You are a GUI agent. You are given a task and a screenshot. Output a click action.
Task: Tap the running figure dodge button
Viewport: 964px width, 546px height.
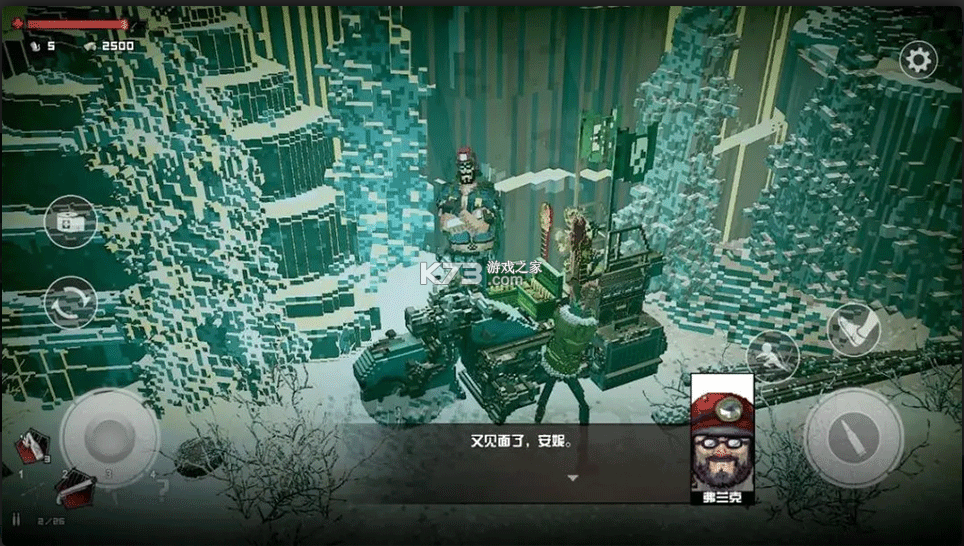(773, 355)
